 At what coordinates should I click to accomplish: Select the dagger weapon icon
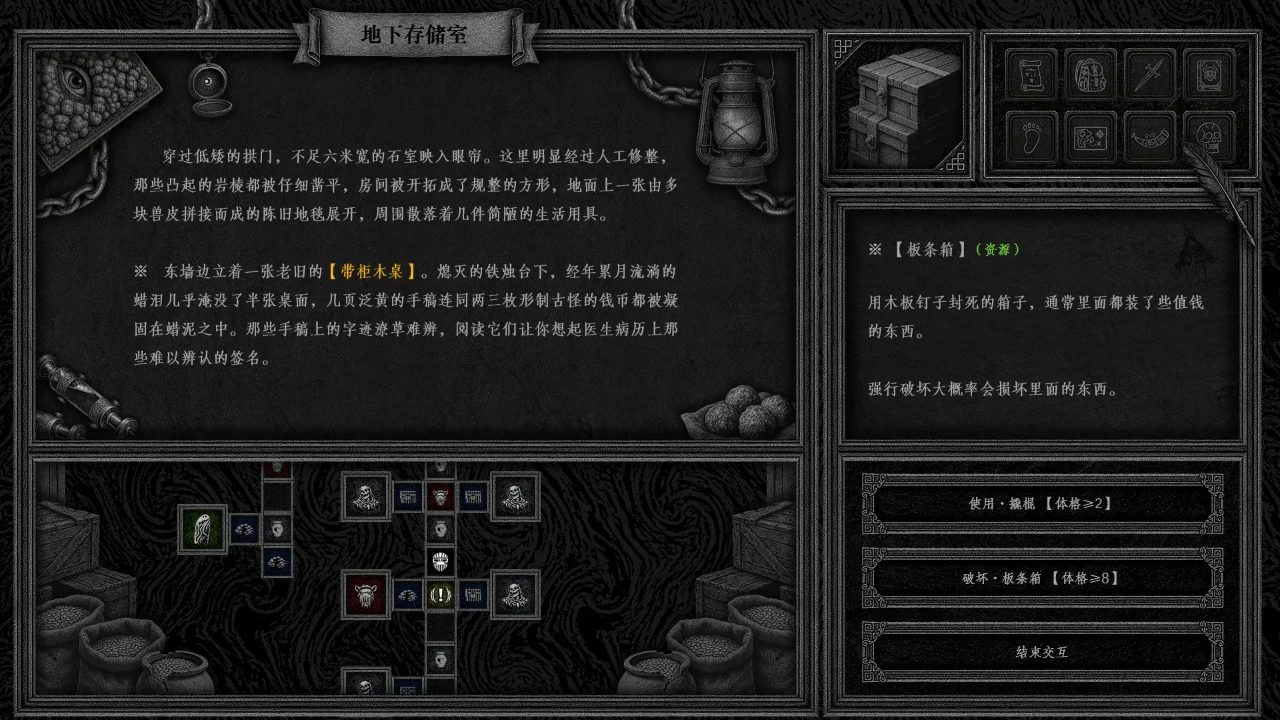[1148, 75]
